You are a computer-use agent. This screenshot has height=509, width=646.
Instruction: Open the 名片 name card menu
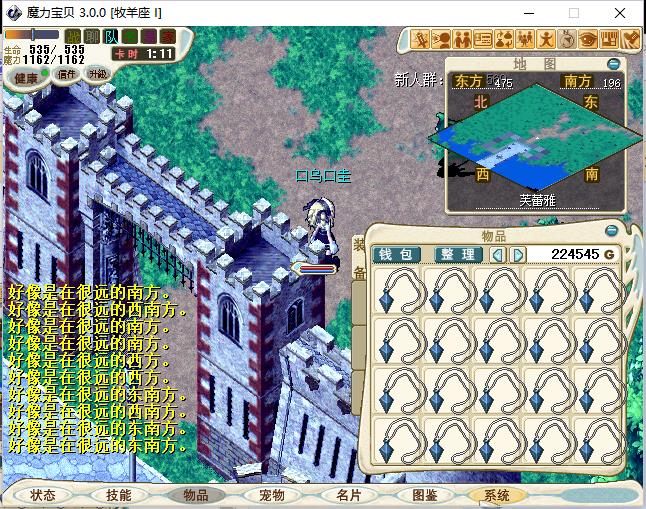click(348, 495)
